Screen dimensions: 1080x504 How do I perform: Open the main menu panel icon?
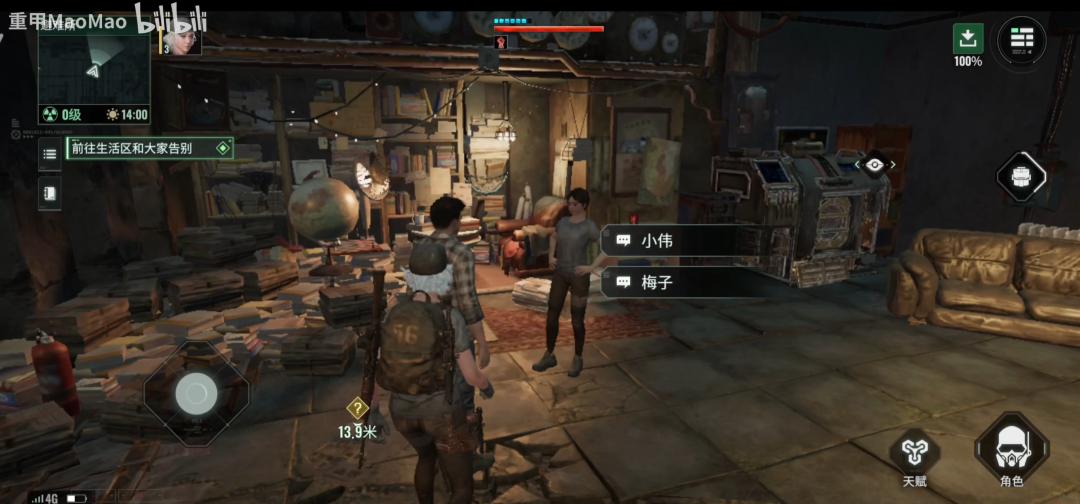tap(1021, 39)
